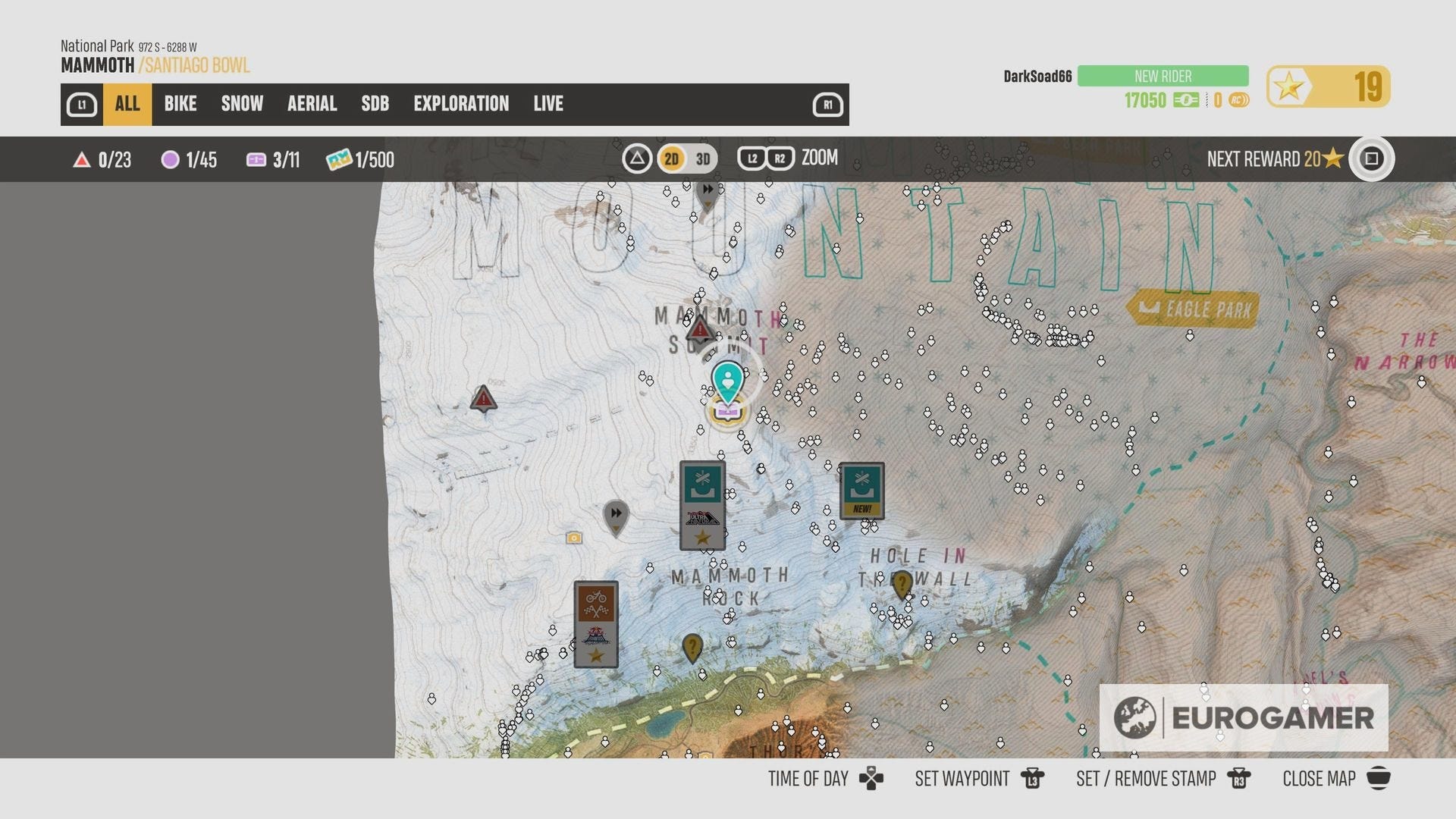Screen dimensions: 1456x819
Task: Select the small camera photo spot icon
Action: [575, 537]
